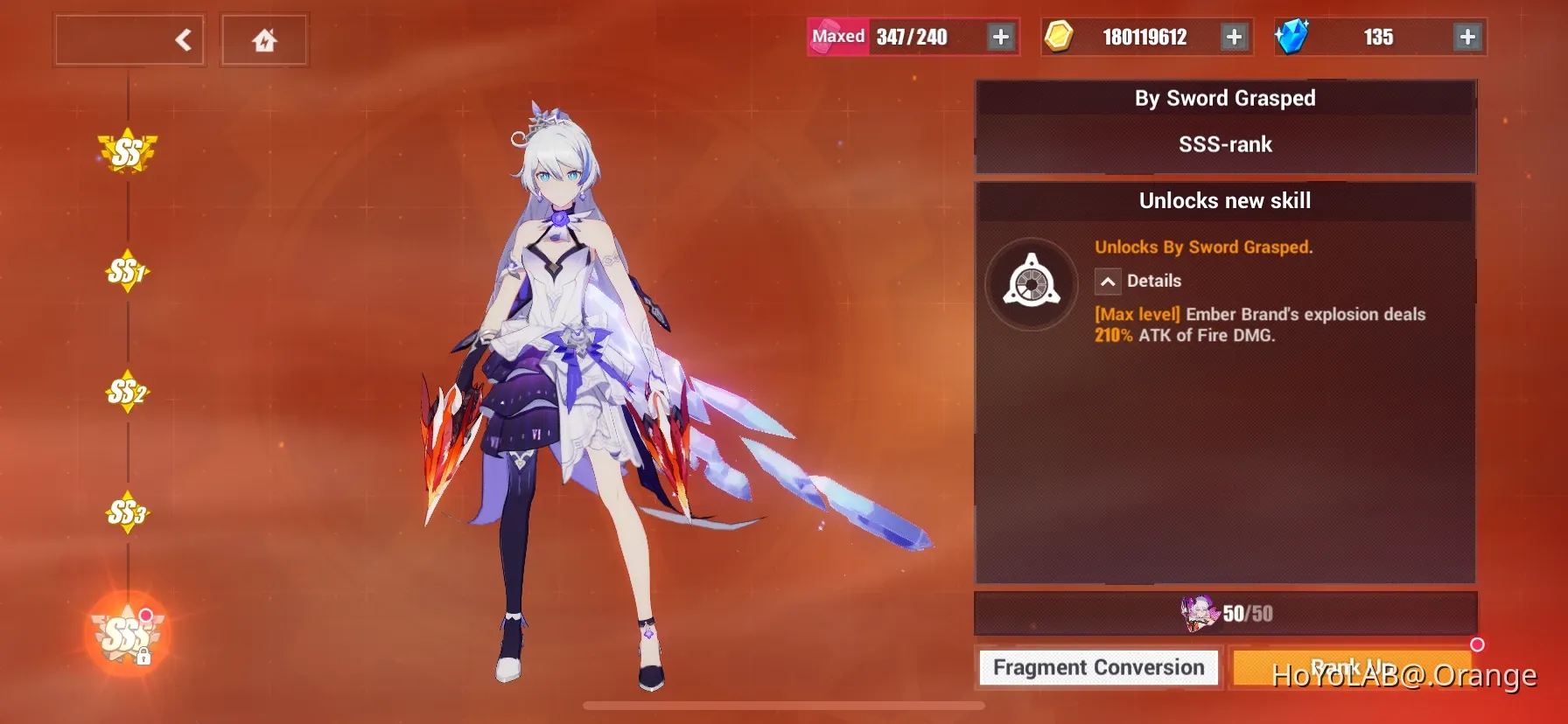Click the home icon near top left
This screenshot has width=1568, height=724.
coord(263,38)
